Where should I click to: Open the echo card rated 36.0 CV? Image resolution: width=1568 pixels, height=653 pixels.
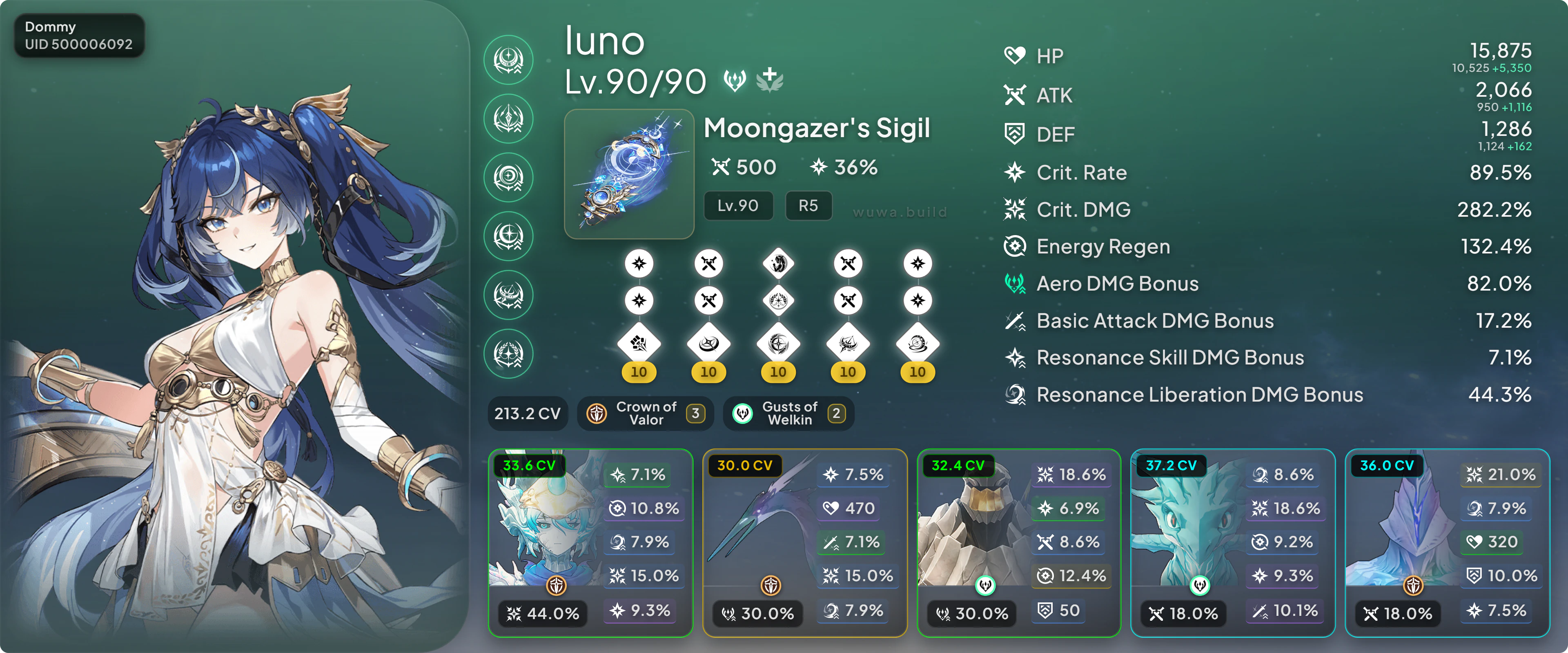tap(1447, 543)
